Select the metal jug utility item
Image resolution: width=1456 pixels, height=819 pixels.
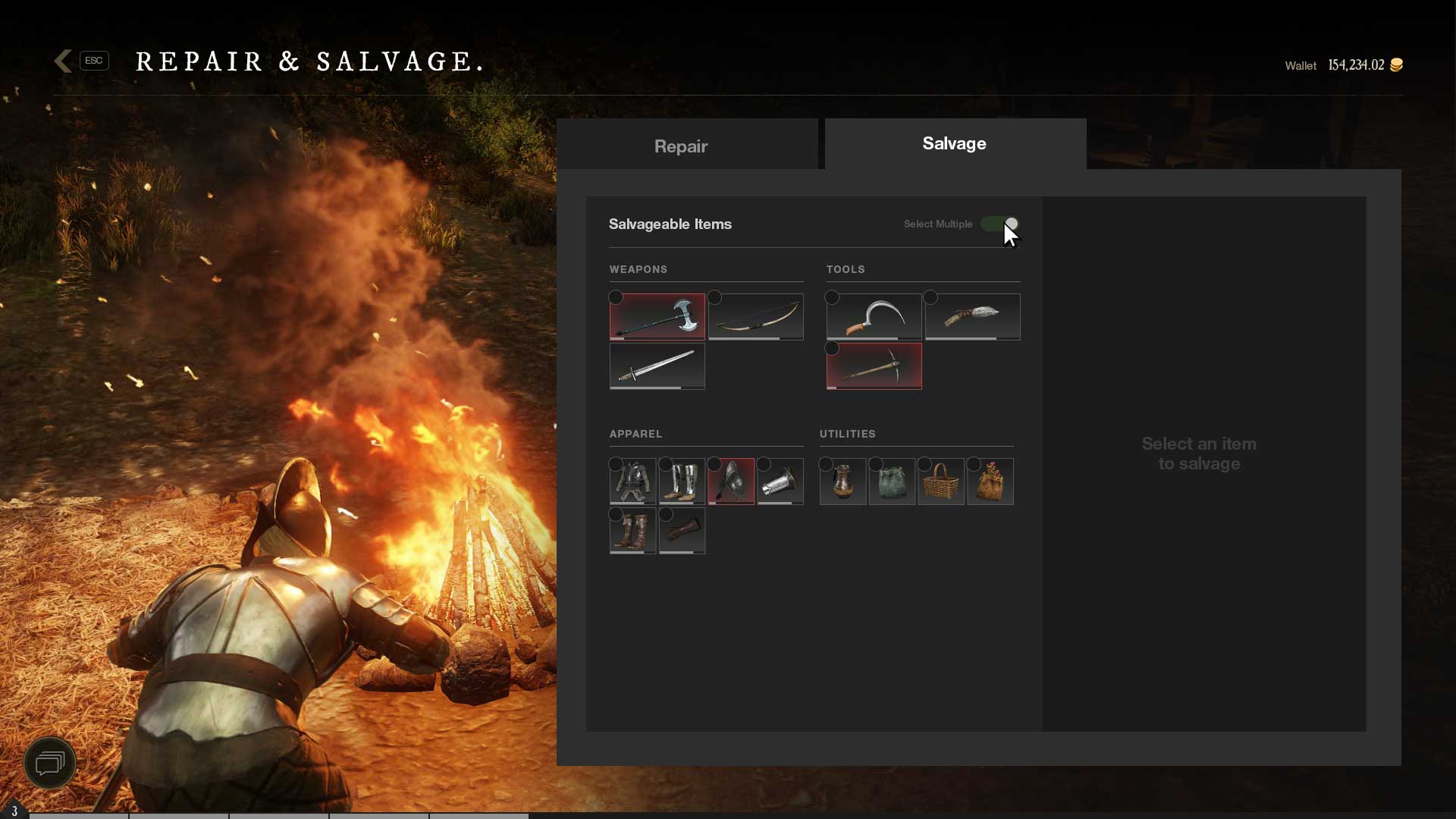(843, 482)
